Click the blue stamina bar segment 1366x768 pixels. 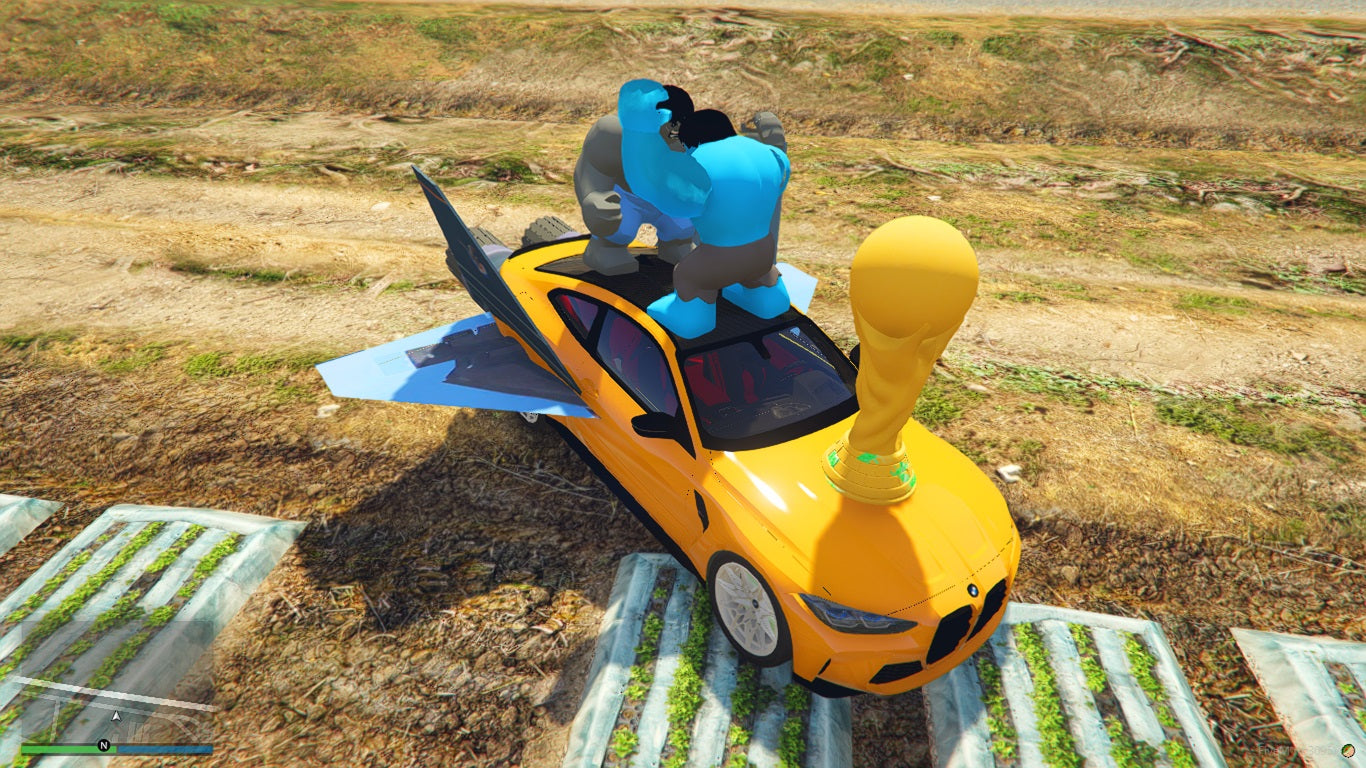coord(165,746)
